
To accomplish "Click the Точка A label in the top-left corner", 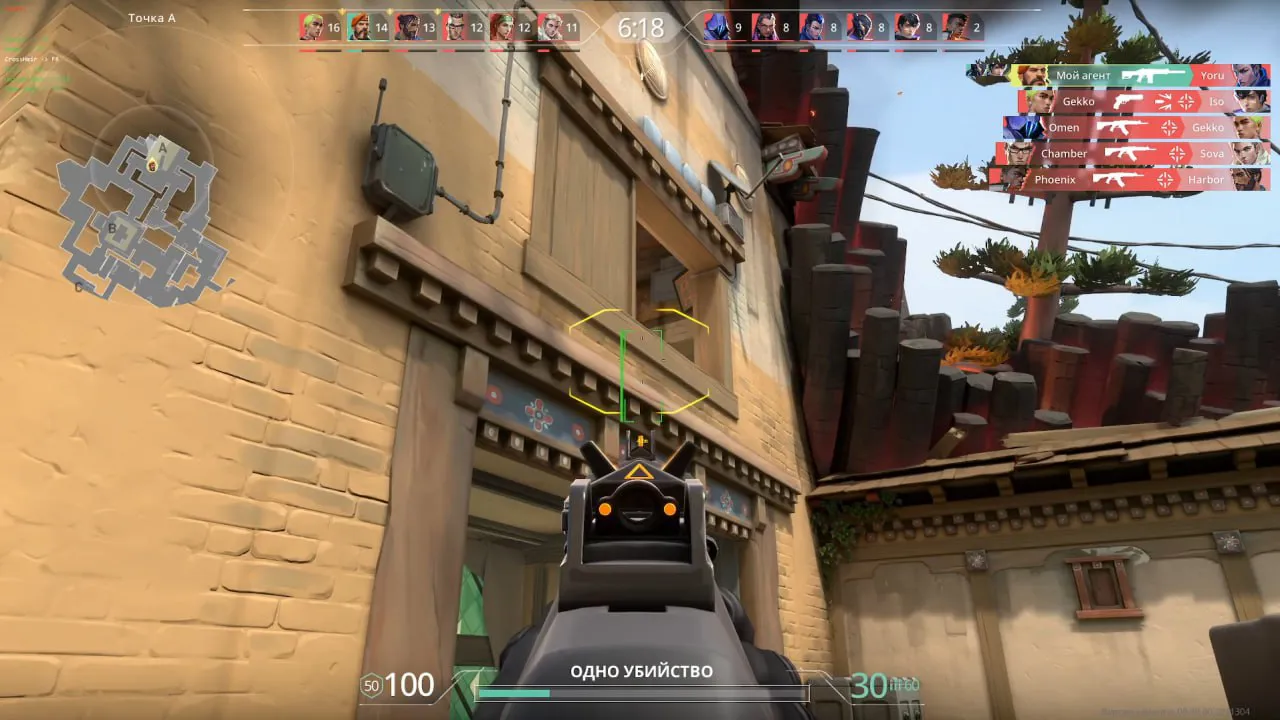I will tap(150, 17).
